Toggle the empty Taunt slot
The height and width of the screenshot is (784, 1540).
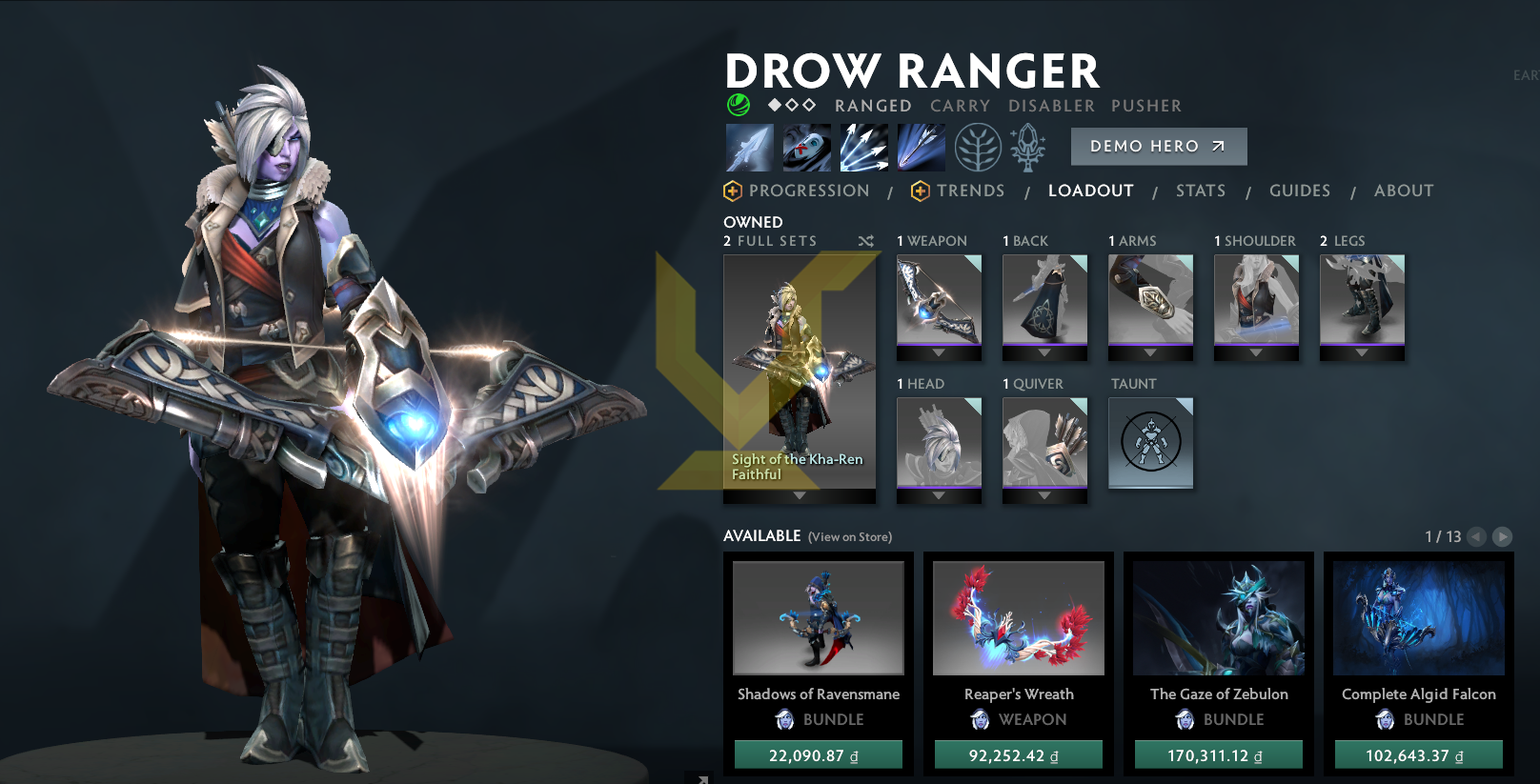coord(1150,443)
